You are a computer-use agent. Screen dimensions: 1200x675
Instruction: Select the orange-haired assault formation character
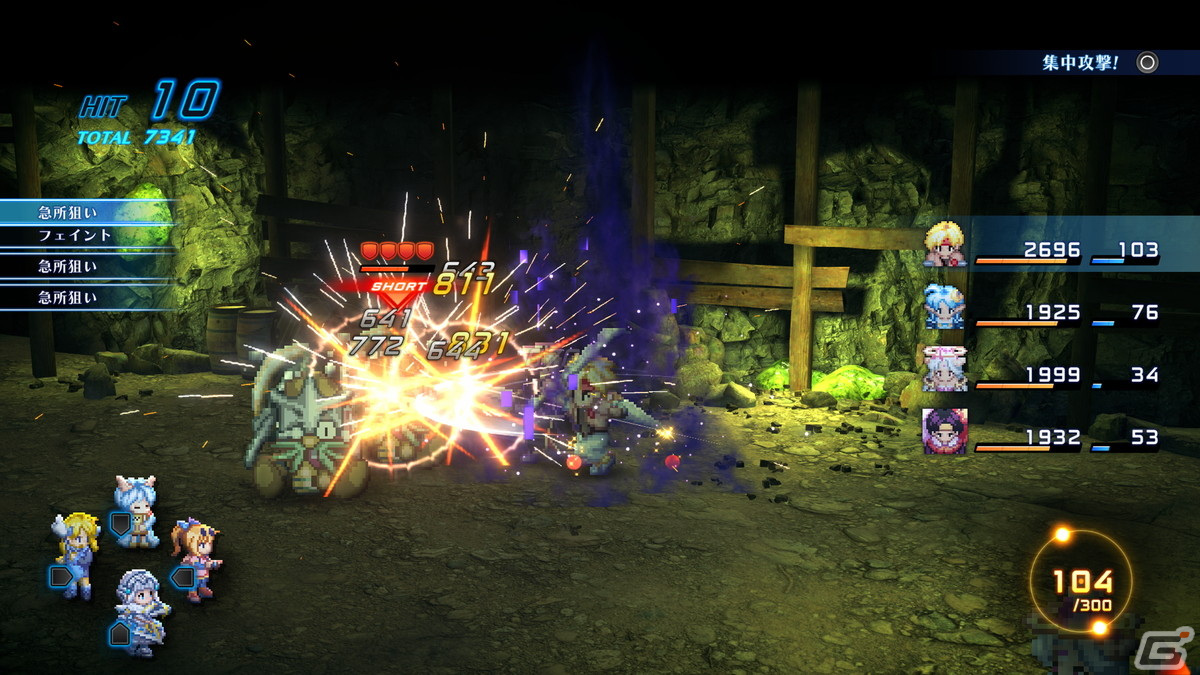[x=196, y=558]
